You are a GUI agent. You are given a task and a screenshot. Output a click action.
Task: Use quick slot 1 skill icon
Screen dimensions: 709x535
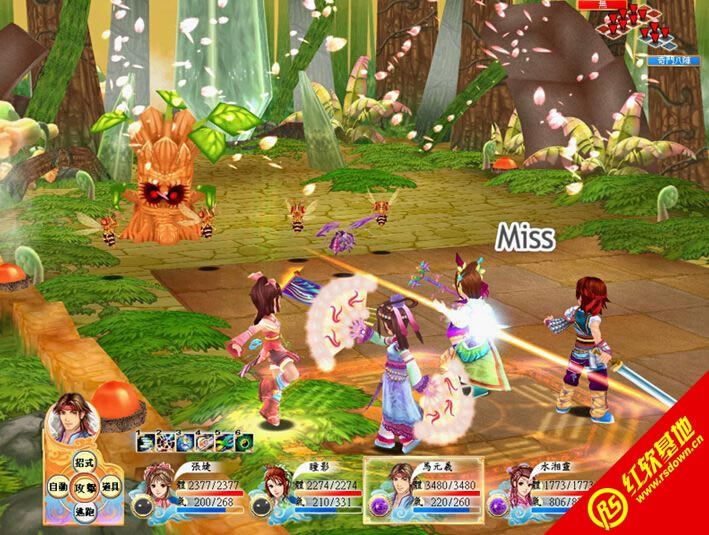[x=143, y=441]
